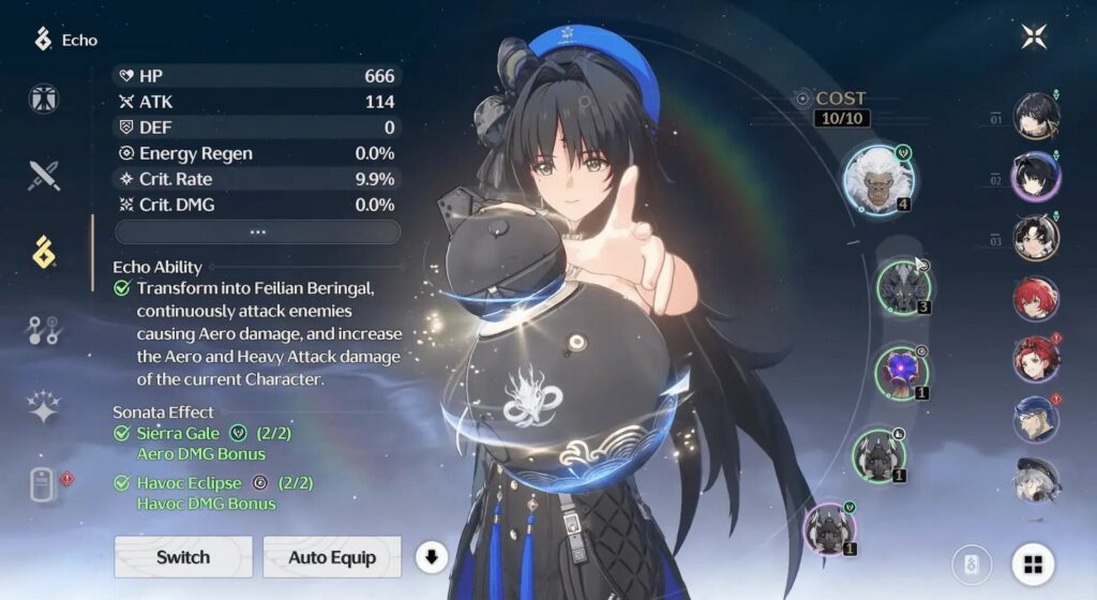This screenshot has width=1097, height=600.
Task: Expand the full stats with the ellipsis bar
Action: pos(258,232)
